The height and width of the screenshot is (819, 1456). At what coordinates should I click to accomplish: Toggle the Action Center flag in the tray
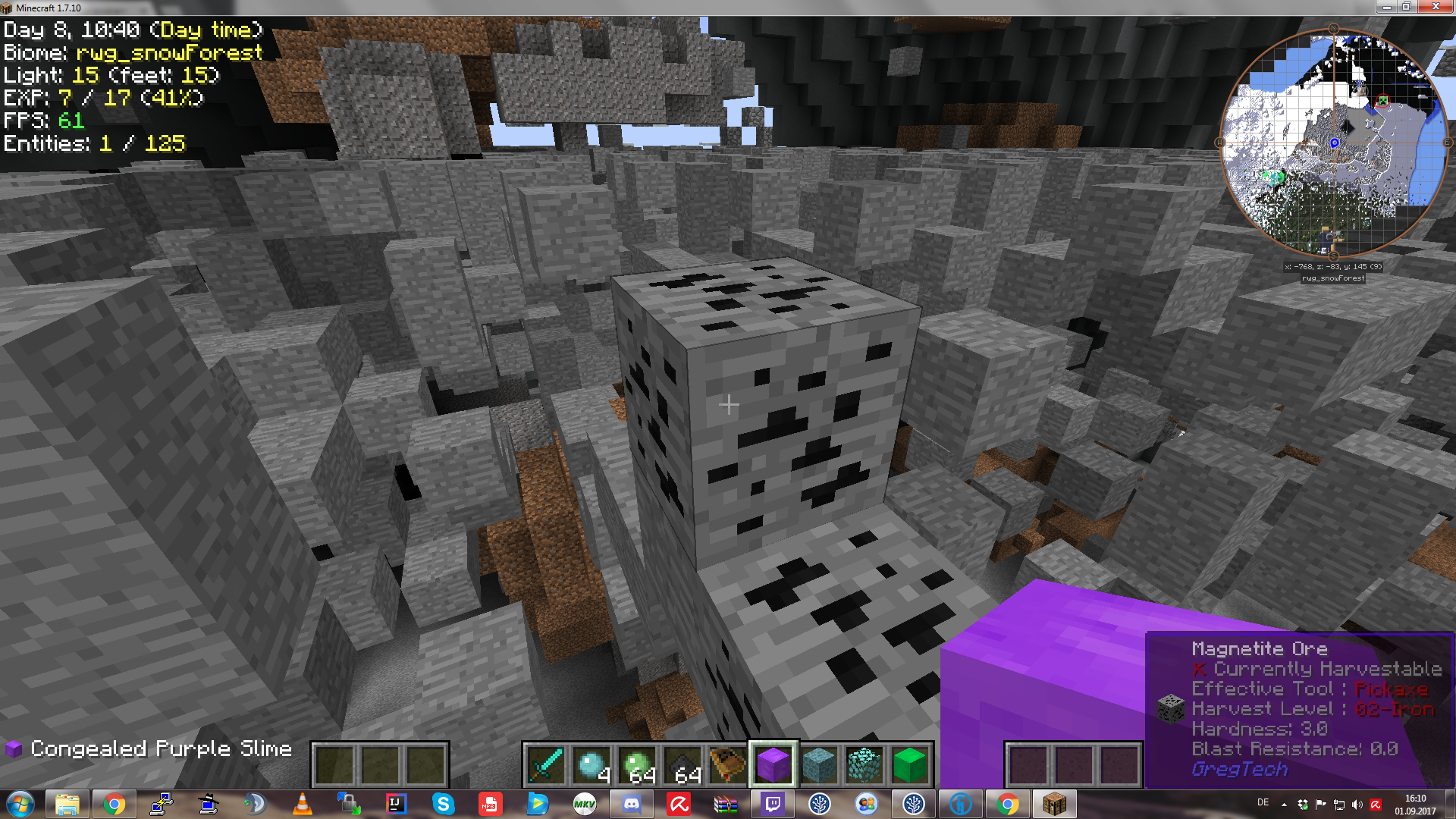1321,803
